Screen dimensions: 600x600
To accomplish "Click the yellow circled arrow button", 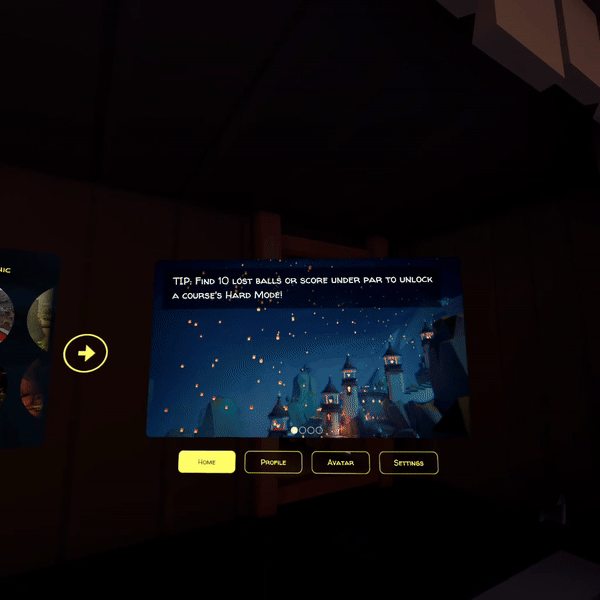I will click(x=86, y=352).
